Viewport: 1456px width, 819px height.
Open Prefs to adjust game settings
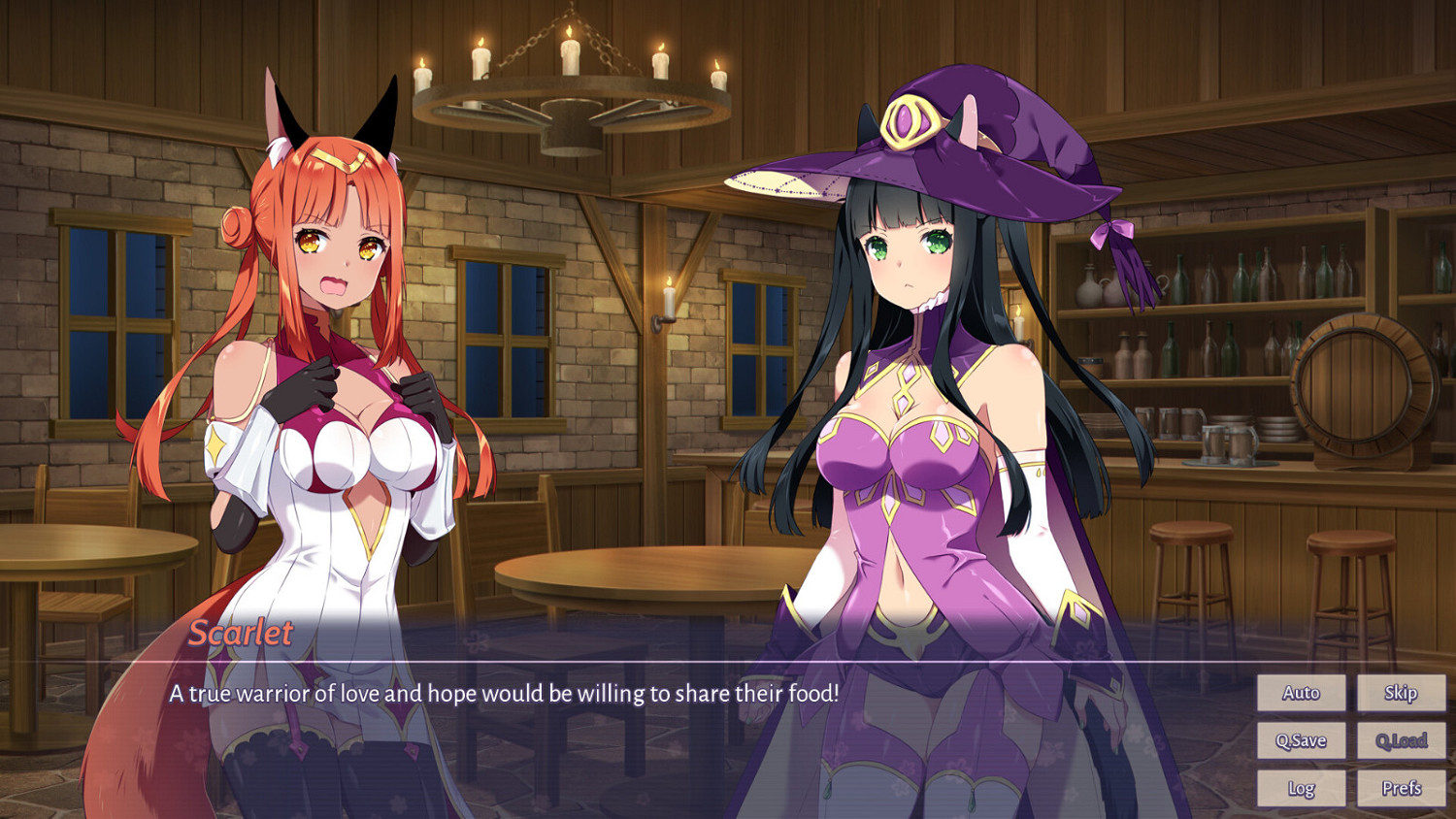point(1401,788)
